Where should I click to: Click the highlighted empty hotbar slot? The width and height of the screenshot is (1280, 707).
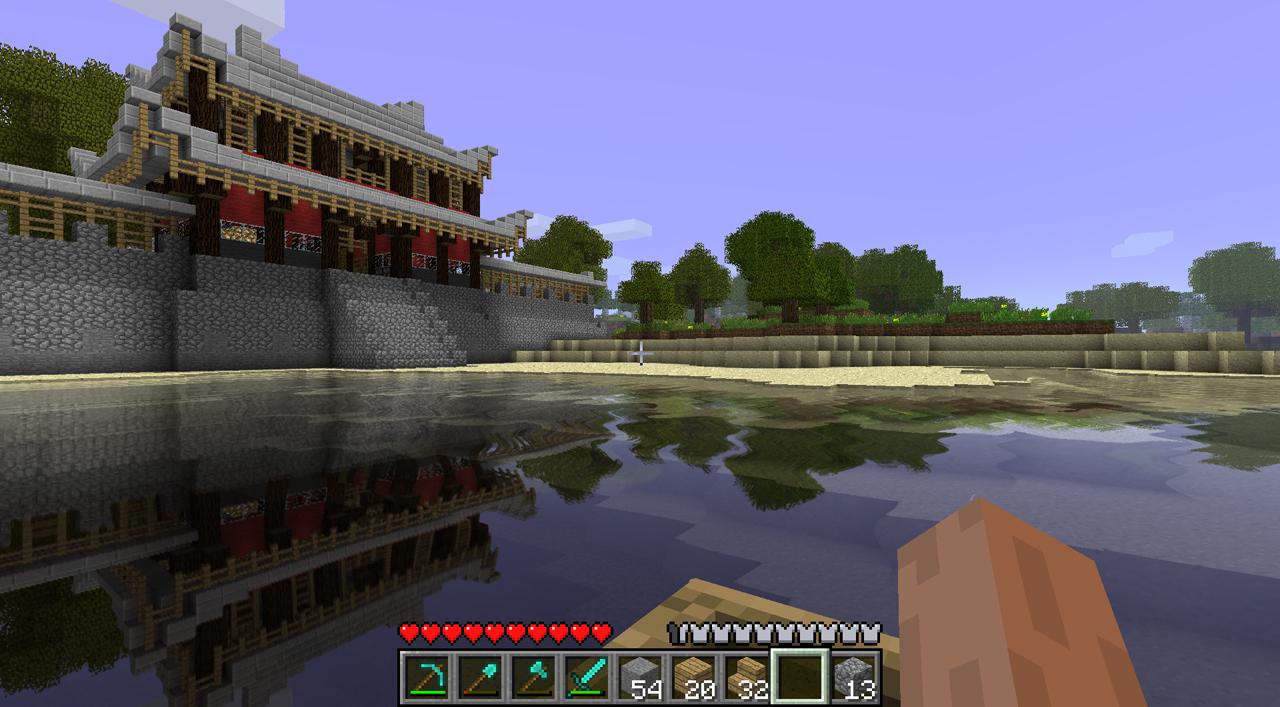pos(799,677)
